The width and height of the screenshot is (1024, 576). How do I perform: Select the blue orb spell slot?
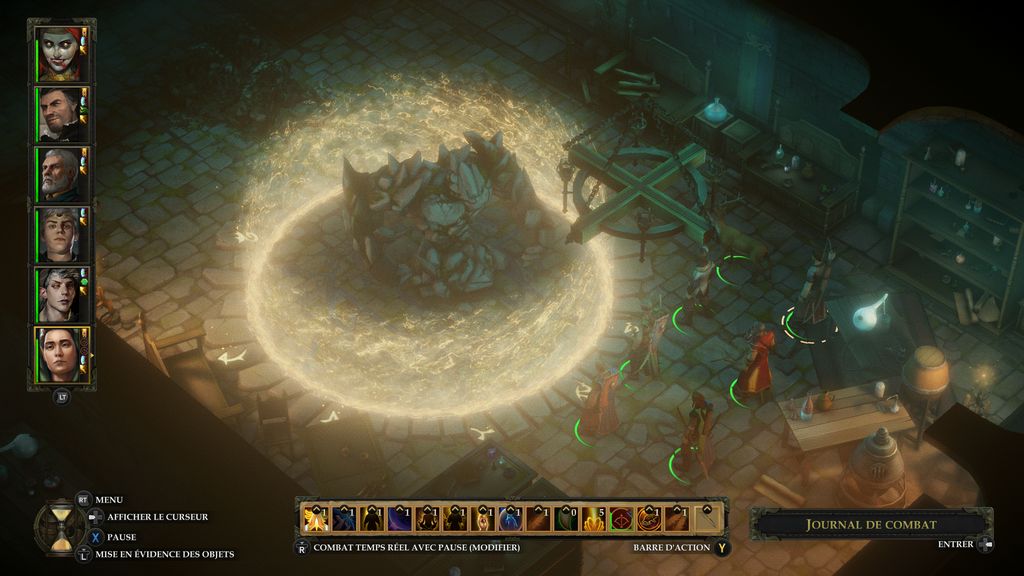click(511, 518)
